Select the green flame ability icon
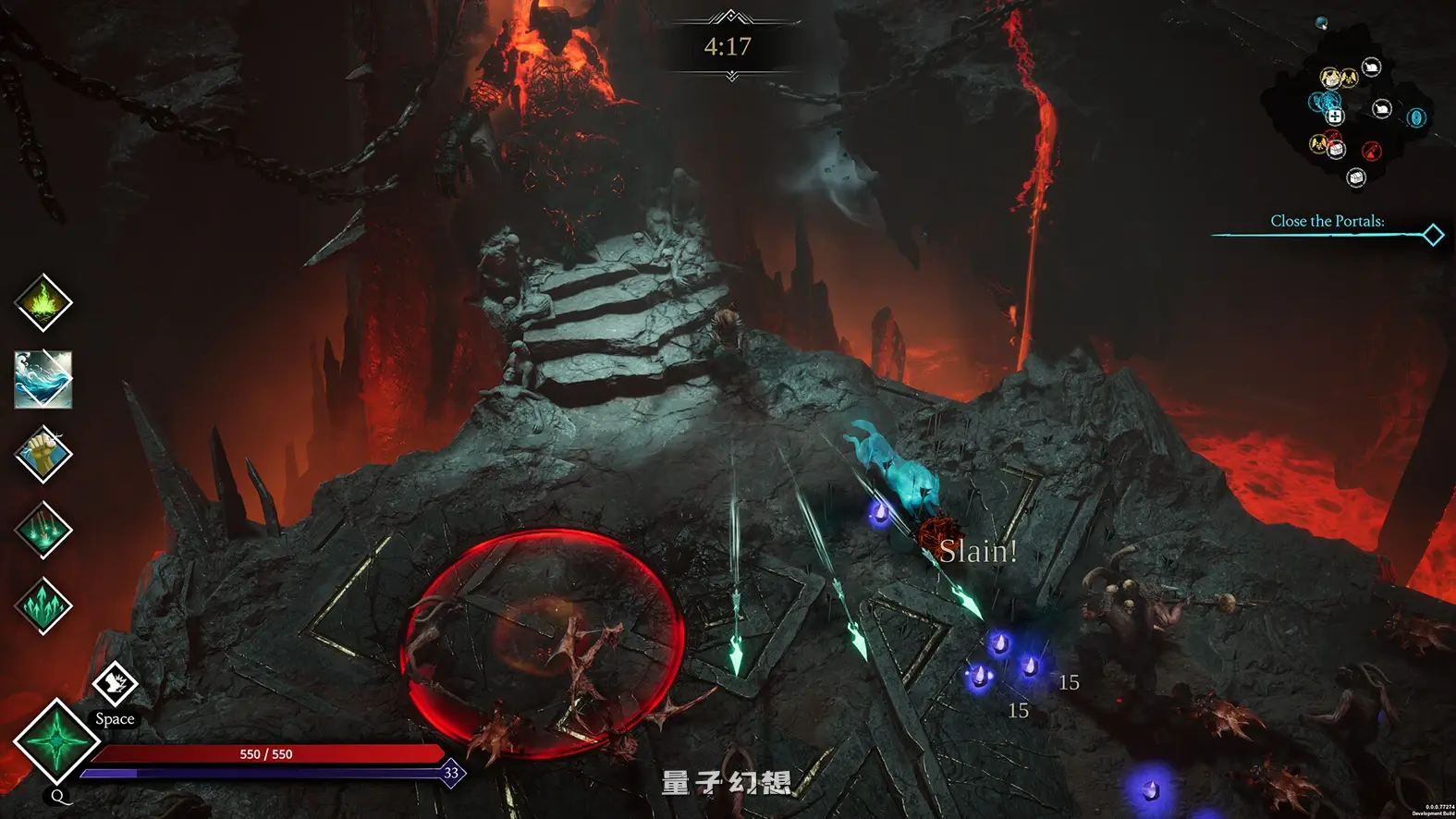This screenshot has height=819, width=1456. pyautogui.click(x=41, y=303)
